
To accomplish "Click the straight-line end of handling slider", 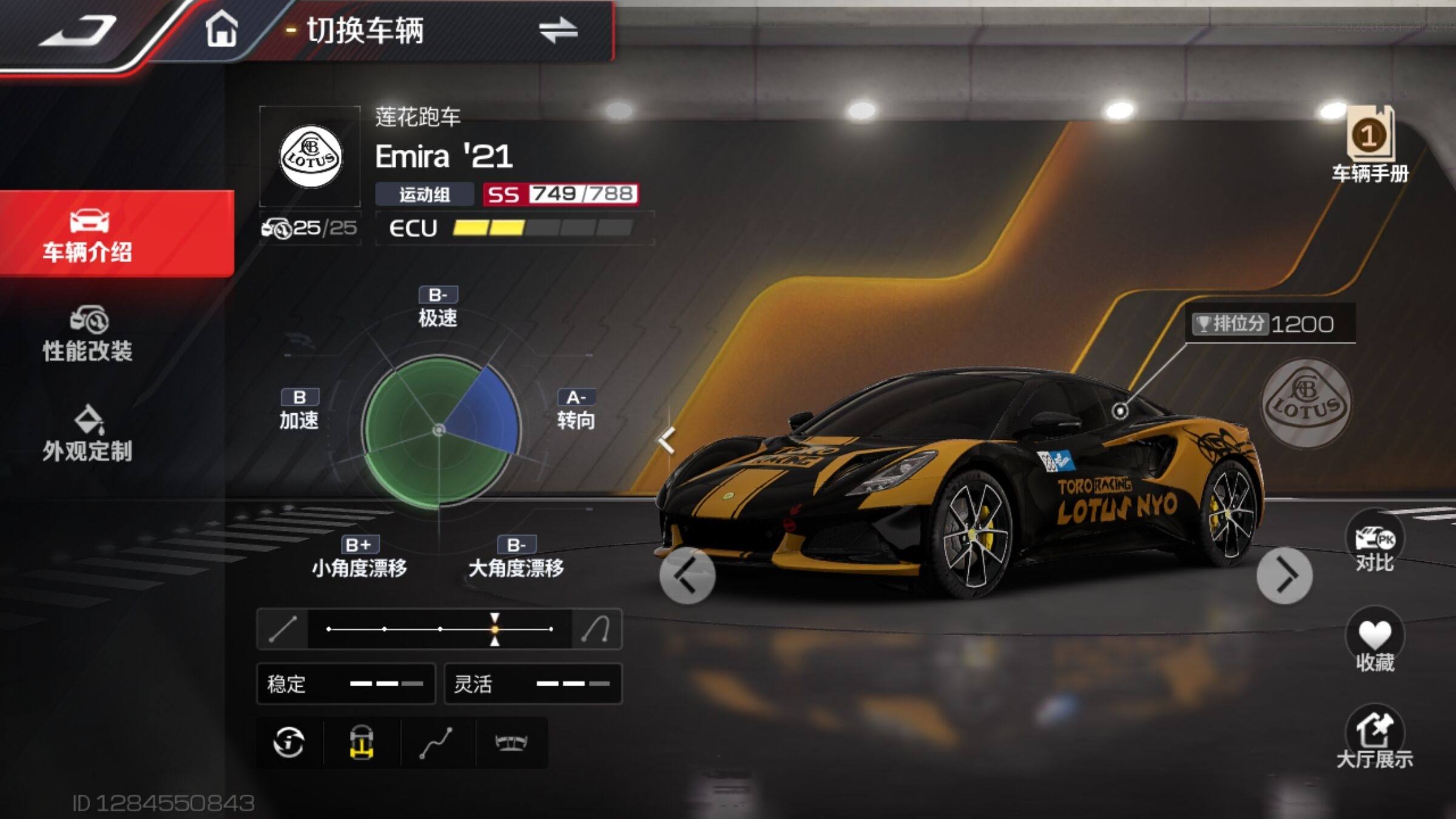I will (x=283, y=629).
